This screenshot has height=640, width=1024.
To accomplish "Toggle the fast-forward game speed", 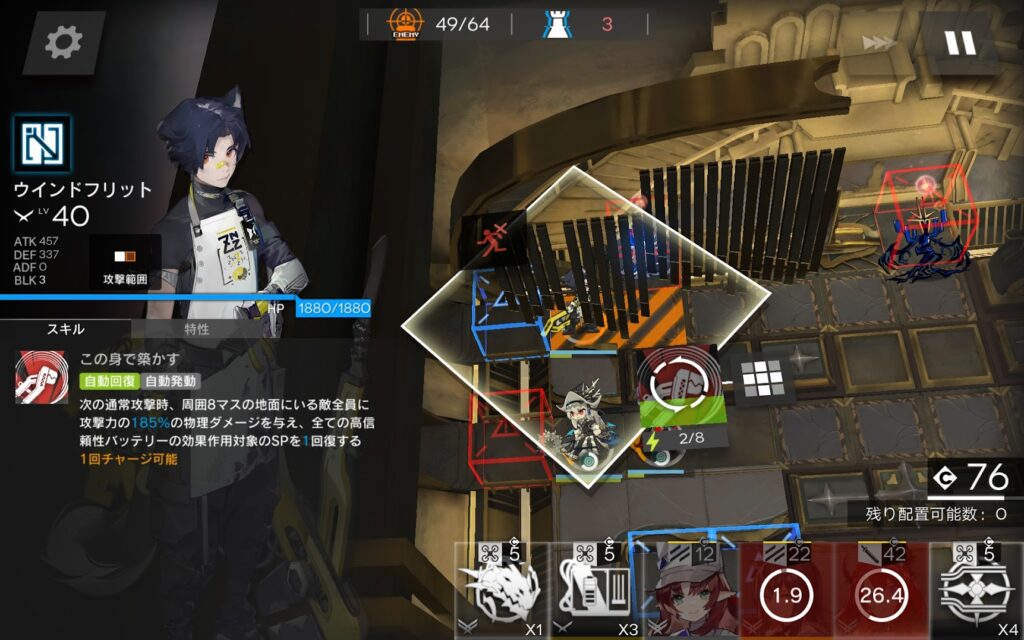I will [879, 43].
